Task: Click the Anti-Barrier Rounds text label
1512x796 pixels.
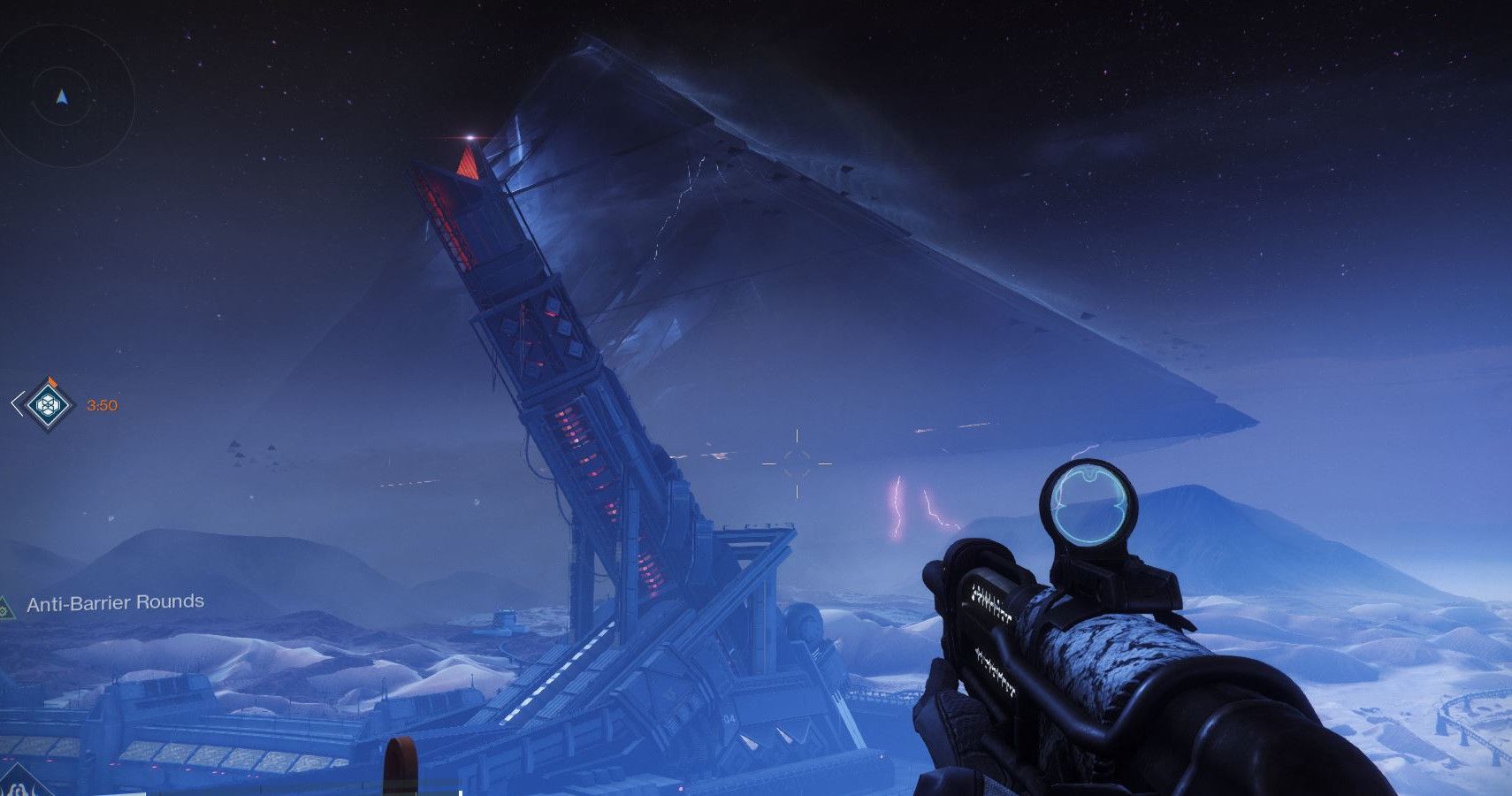Action: point(115,605)
